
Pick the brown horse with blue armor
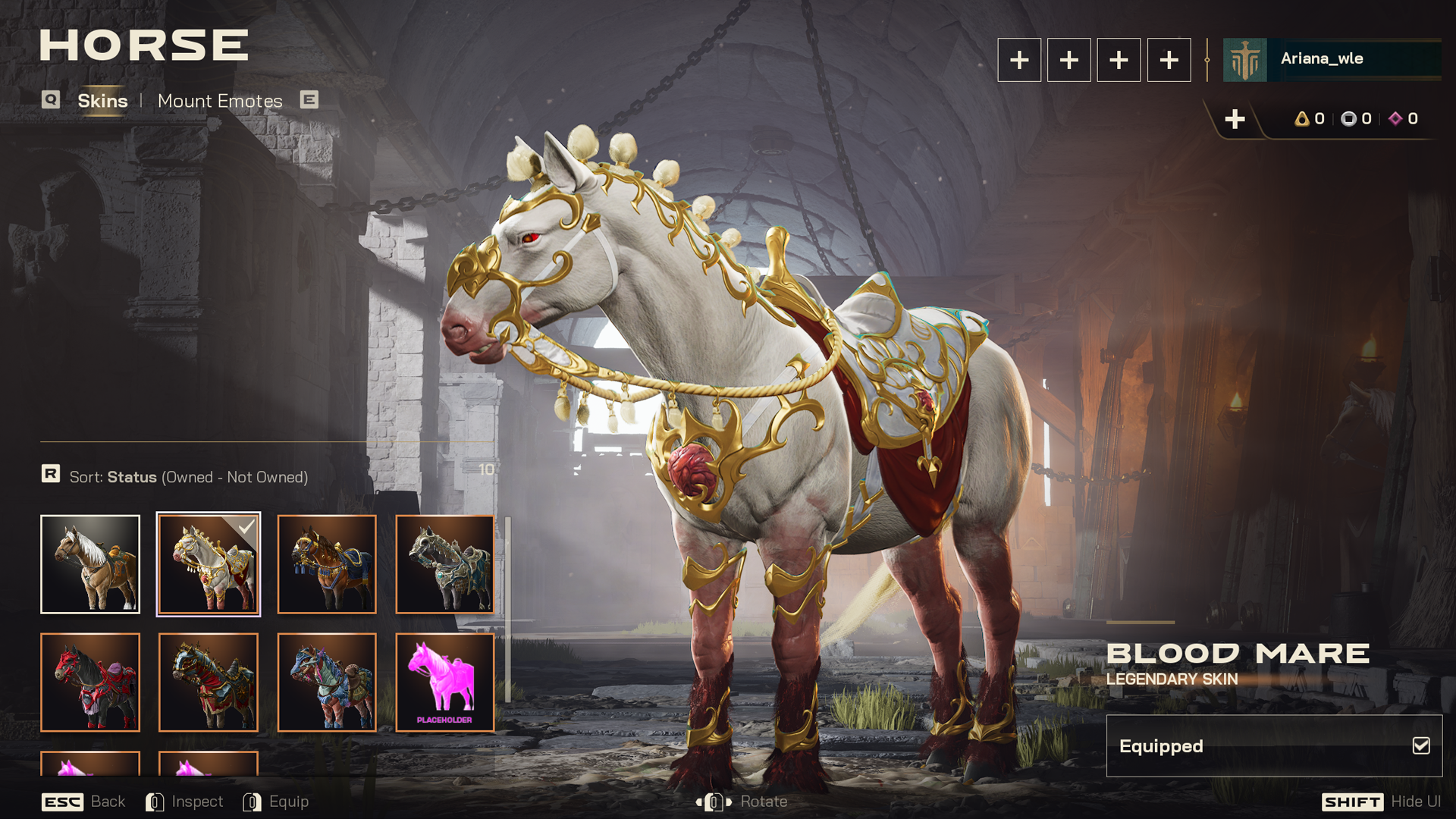coord(327,564)
